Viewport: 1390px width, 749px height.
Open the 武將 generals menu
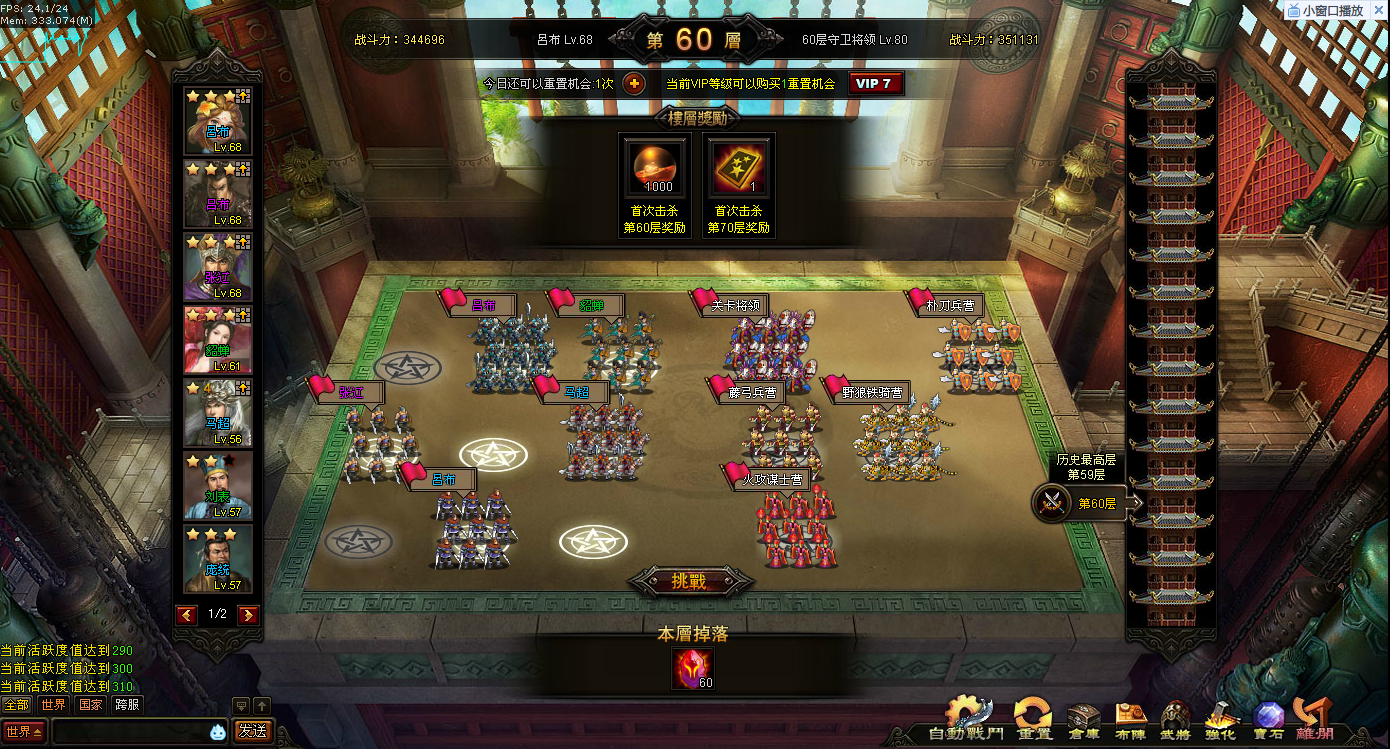(x=1176, y=720)
